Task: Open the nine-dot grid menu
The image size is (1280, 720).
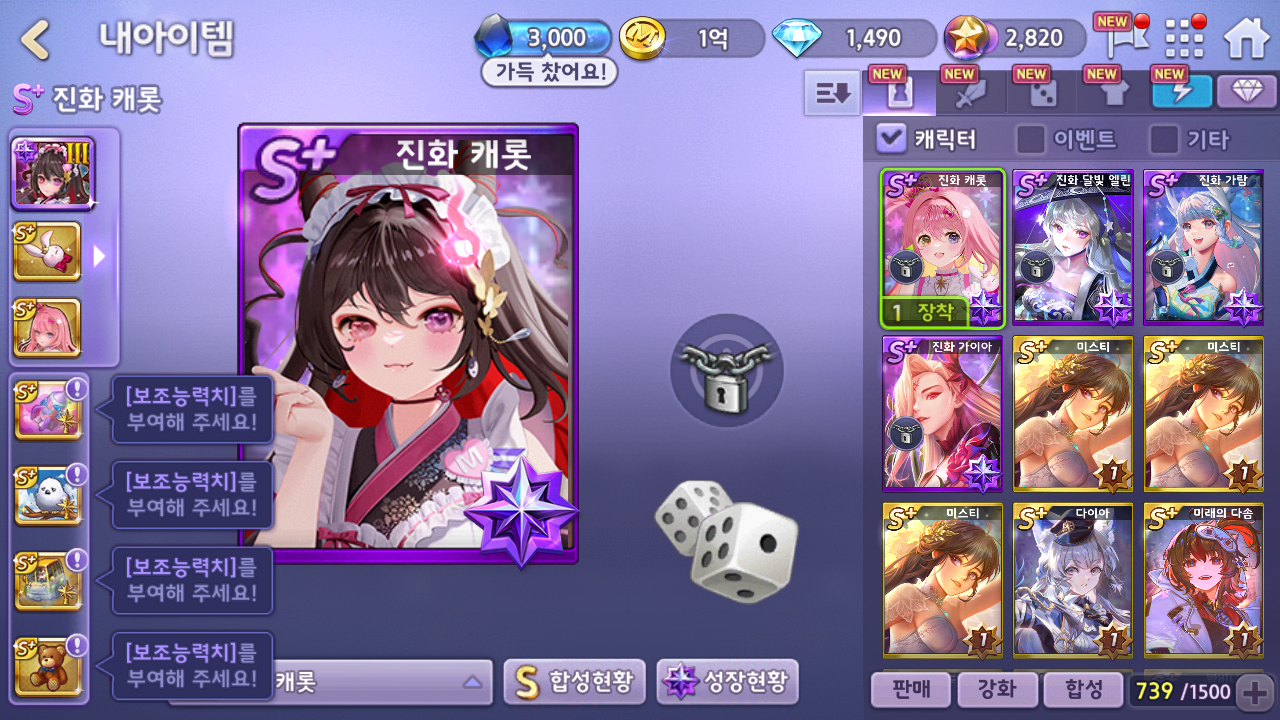Action: coord(1185,38)
